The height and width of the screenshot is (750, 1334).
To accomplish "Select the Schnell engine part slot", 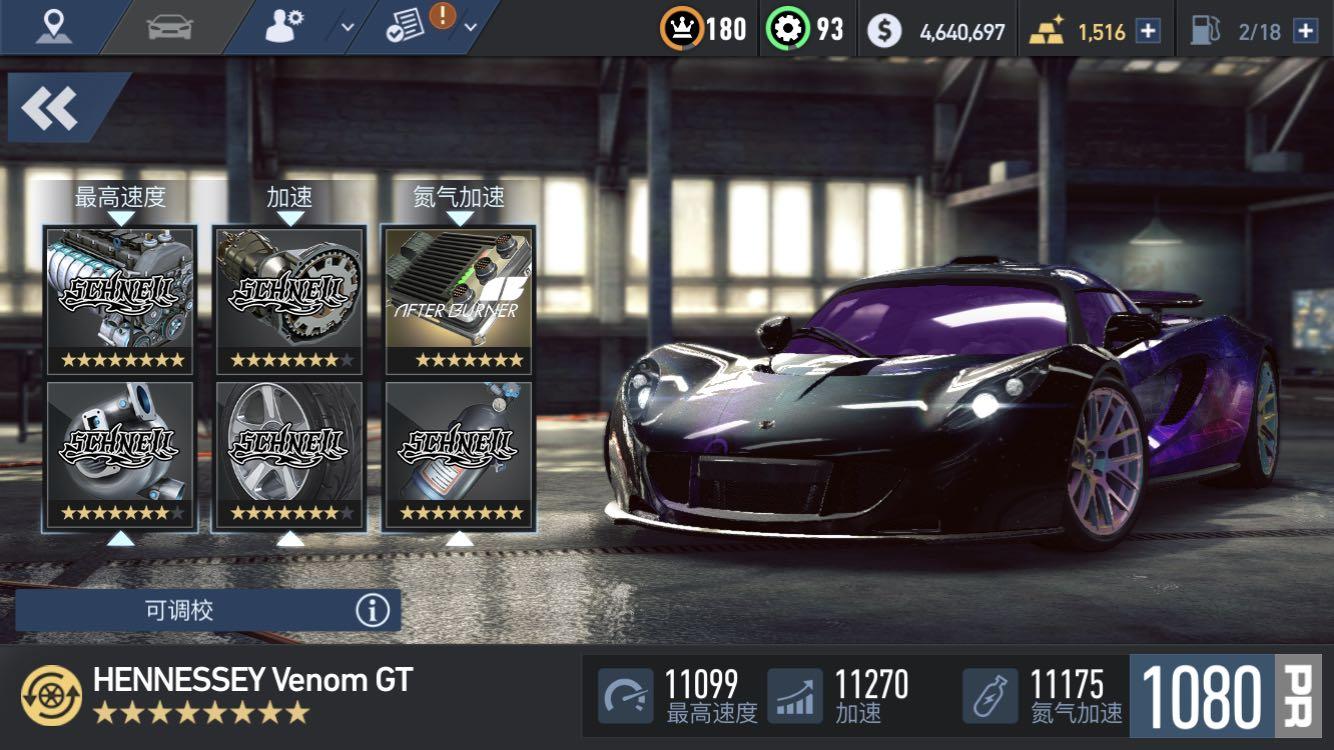I will (x=120, y=298).
